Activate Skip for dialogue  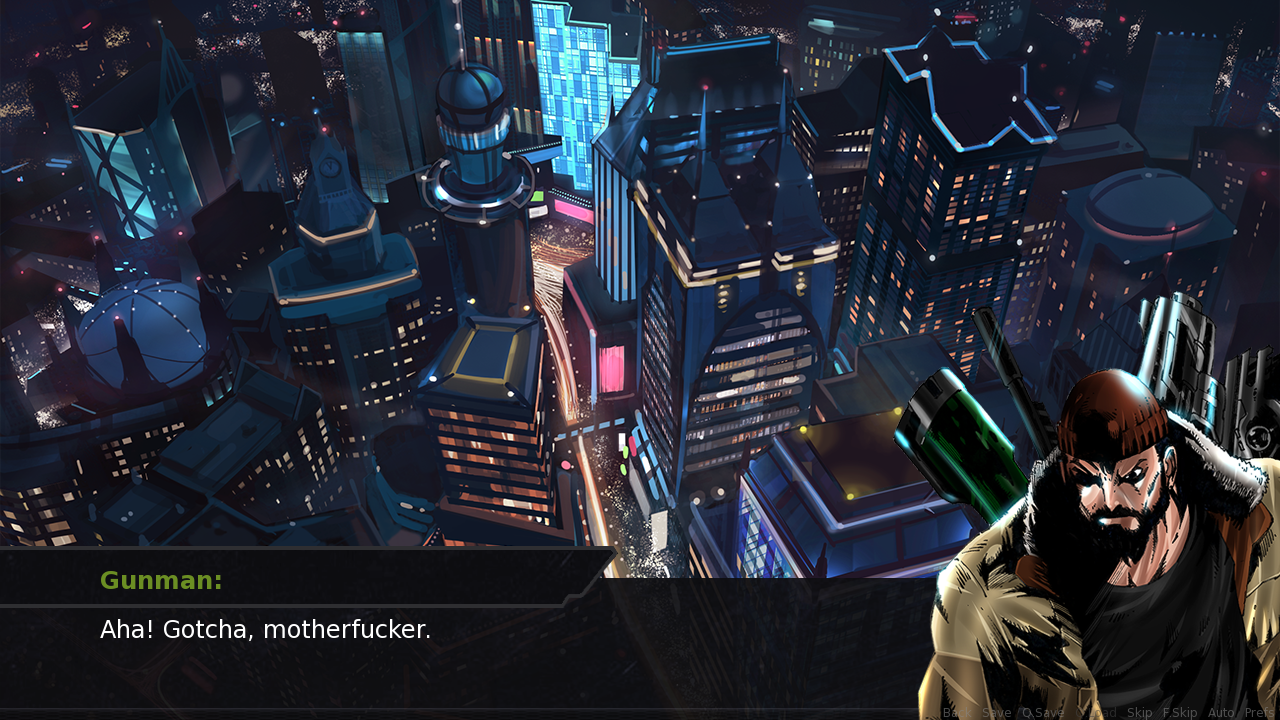pos(1140,713)
